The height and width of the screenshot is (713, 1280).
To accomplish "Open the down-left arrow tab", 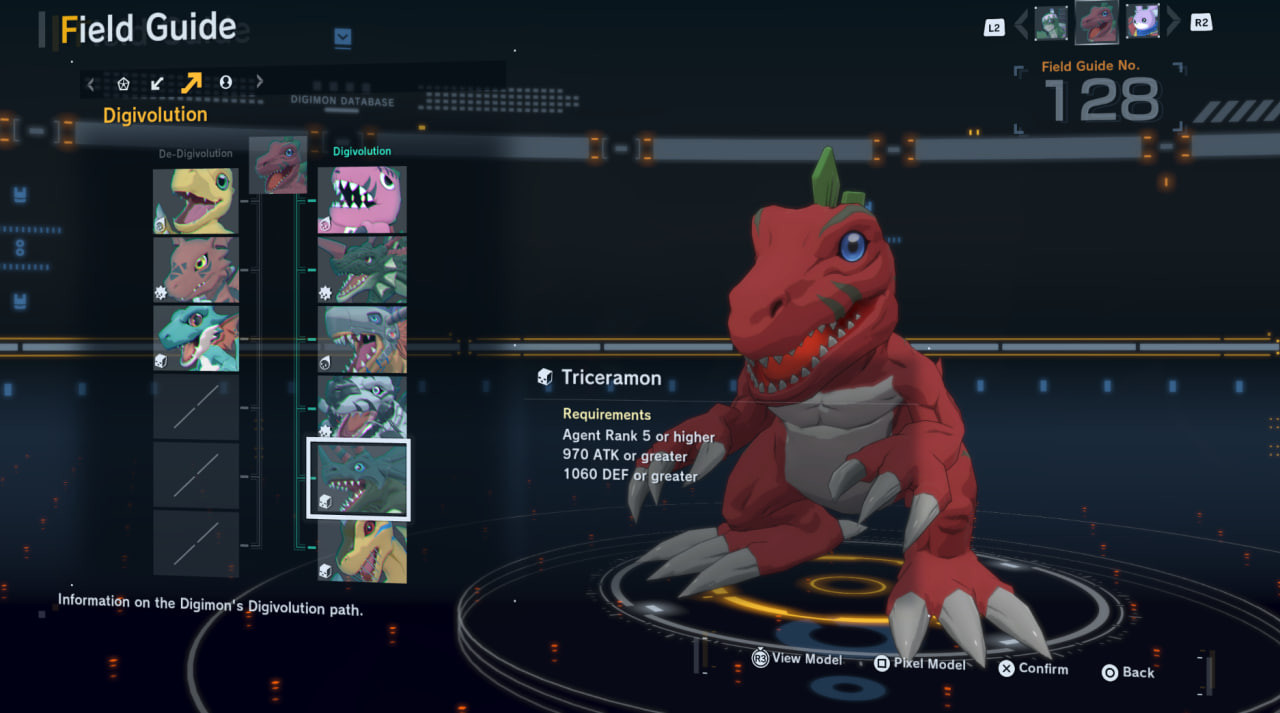I will [x=157, y=83].
